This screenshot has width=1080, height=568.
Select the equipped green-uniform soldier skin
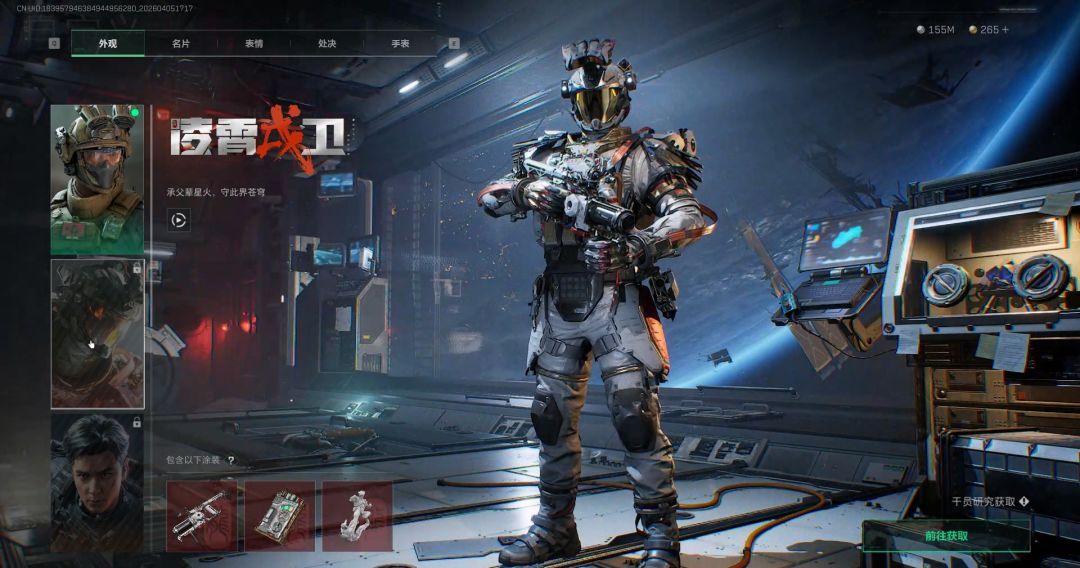pyautogui.click(x=97, y=179)
